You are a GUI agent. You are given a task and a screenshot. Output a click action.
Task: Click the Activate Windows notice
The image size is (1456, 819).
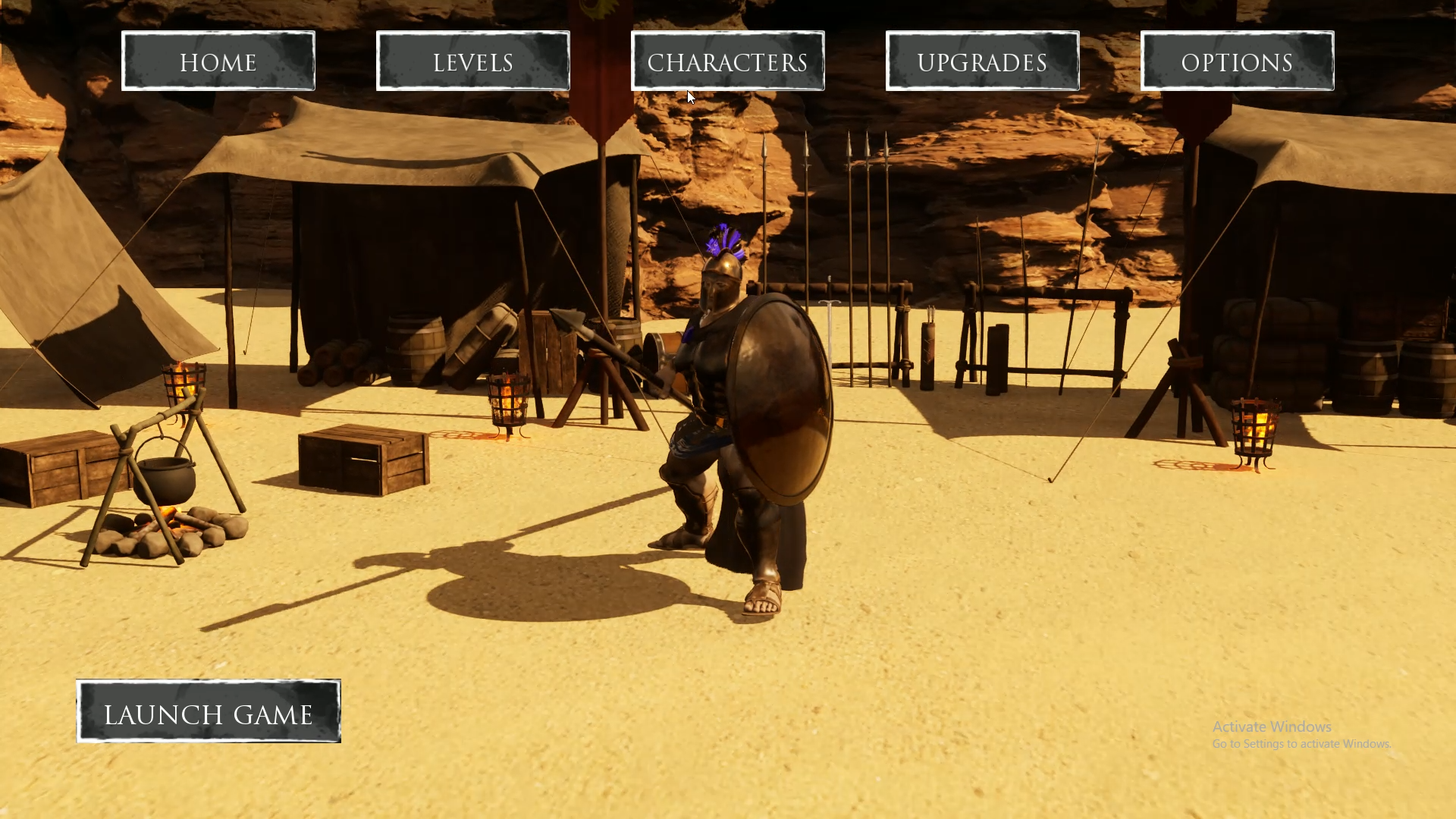(1272, 726)
